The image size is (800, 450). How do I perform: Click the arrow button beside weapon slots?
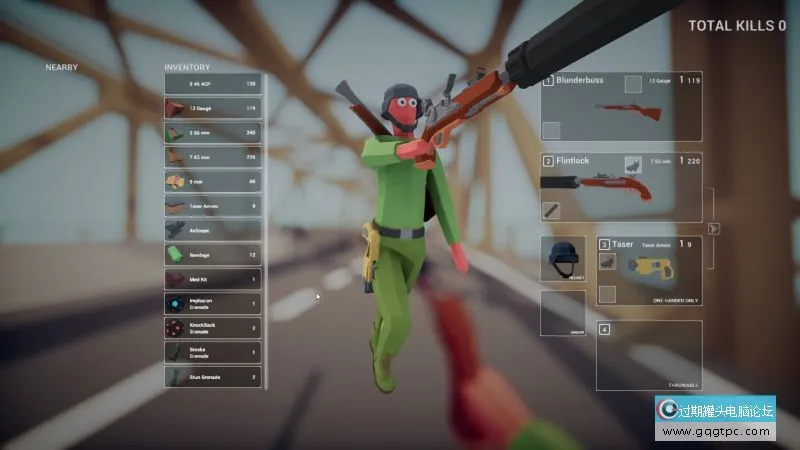[713, 228]
